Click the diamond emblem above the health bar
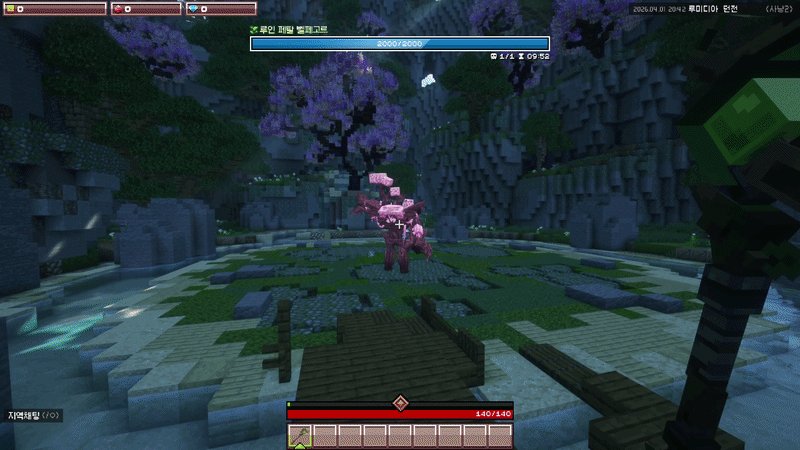Image resolution: width=800 pixels, height=450 pixels. tap(400, 403)
